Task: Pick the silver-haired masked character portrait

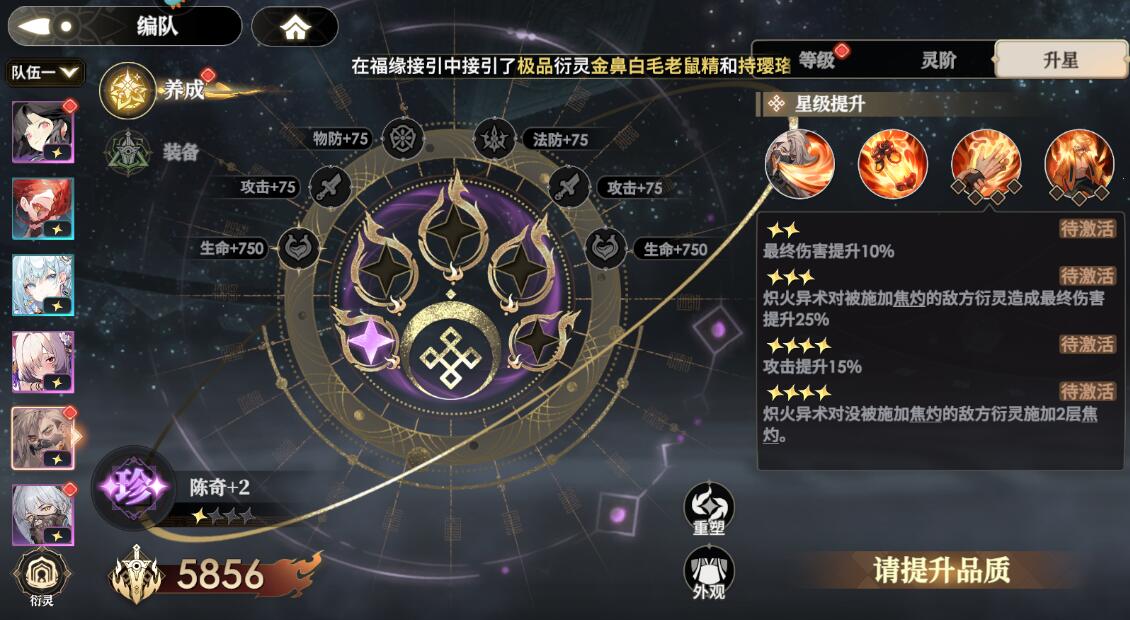Action: tap(42, 515)
